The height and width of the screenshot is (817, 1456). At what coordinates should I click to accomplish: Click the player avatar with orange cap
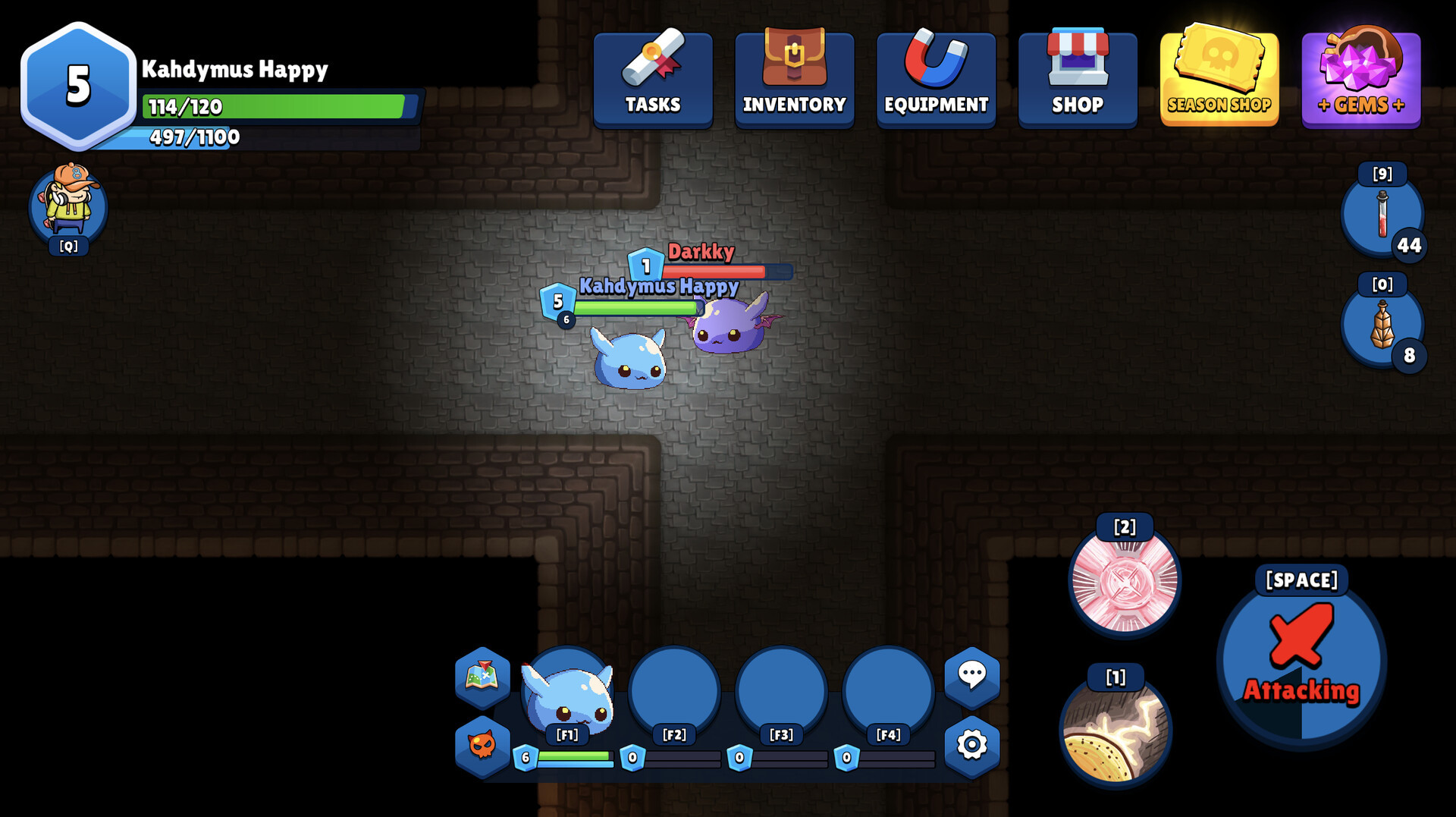coord(69,203)
